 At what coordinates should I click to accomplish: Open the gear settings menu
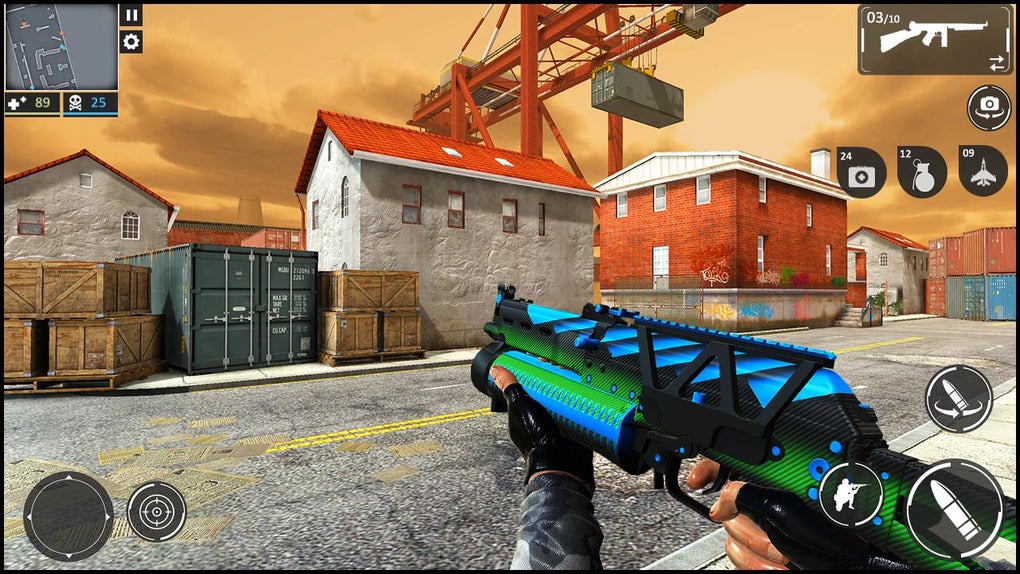131,42
